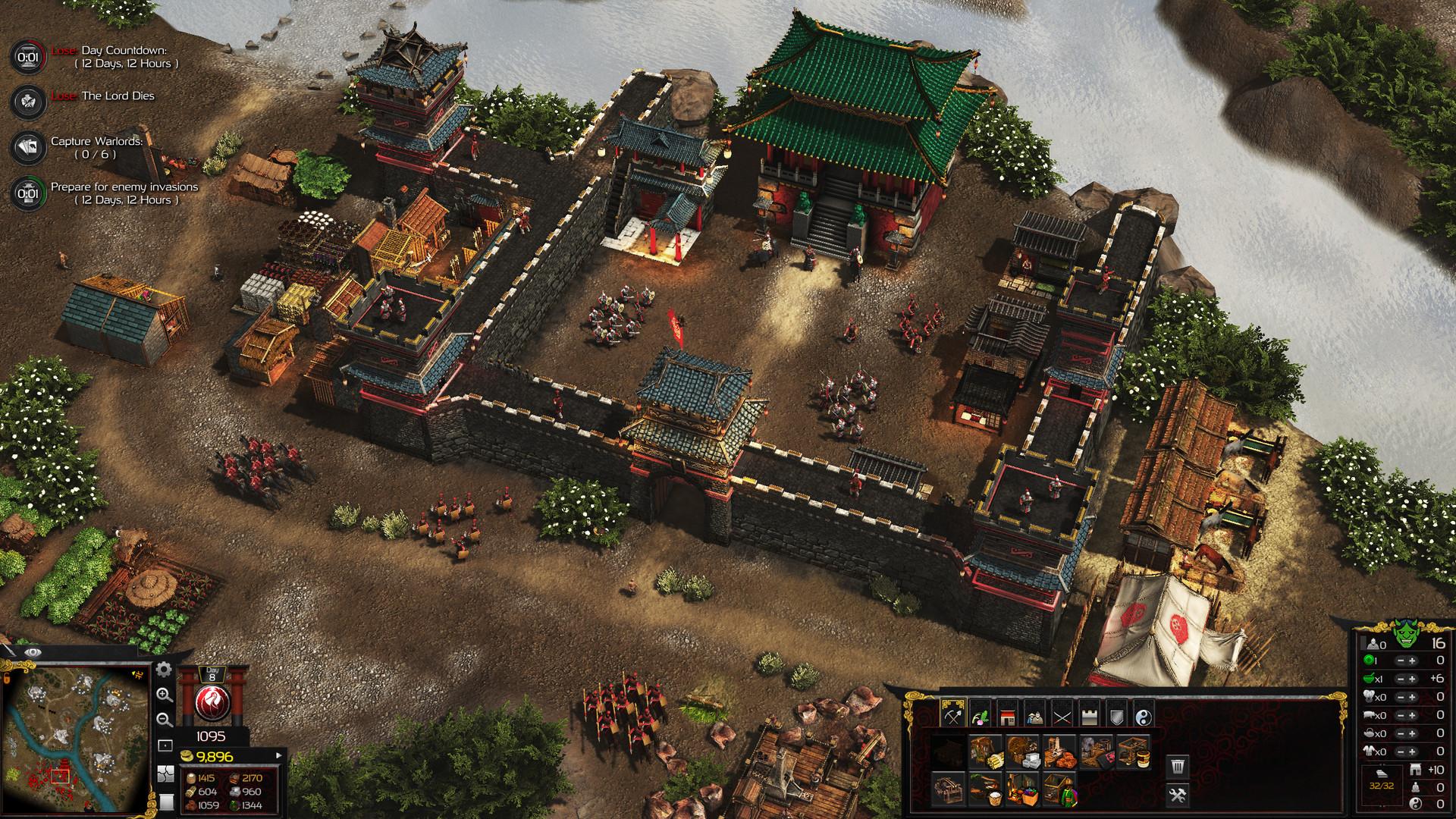Open the yin-yang Taoism buildings category
Screen dimensions: 1456x819
coord(1145,715)
